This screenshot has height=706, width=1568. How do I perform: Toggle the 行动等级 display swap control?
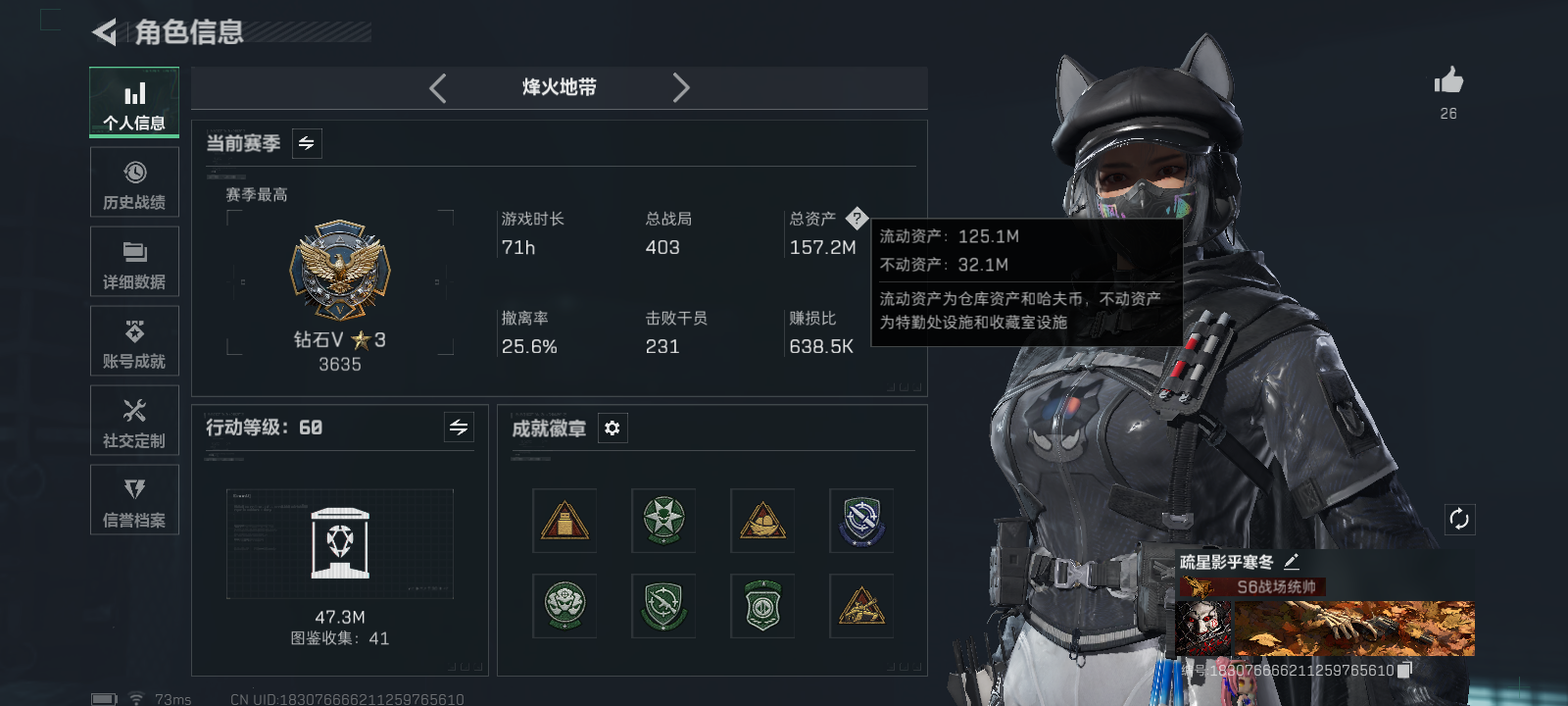[x=459, y=428]
